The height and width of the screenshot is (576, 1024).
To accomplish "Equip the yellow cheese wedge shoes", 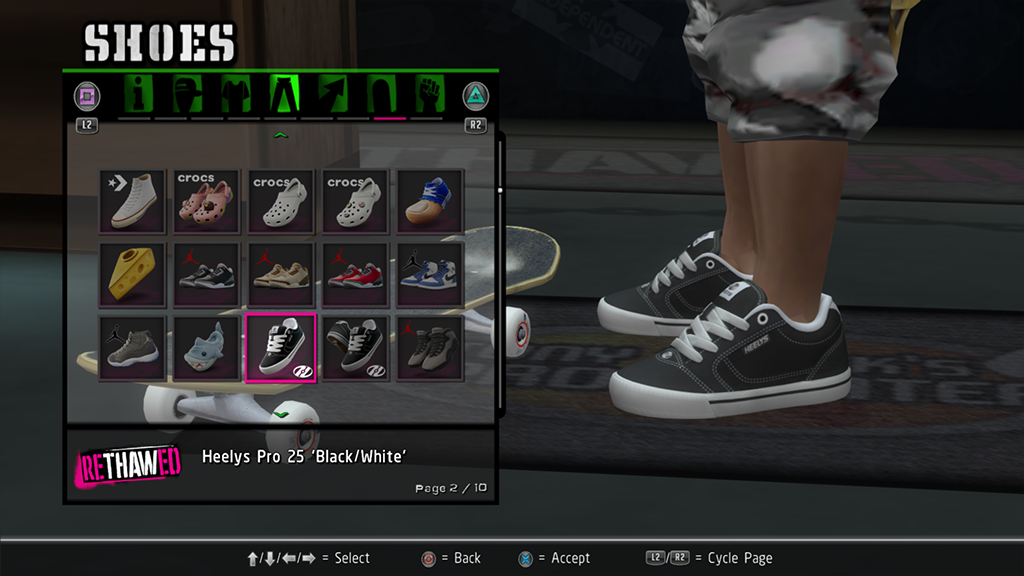I will pos(132,274).
